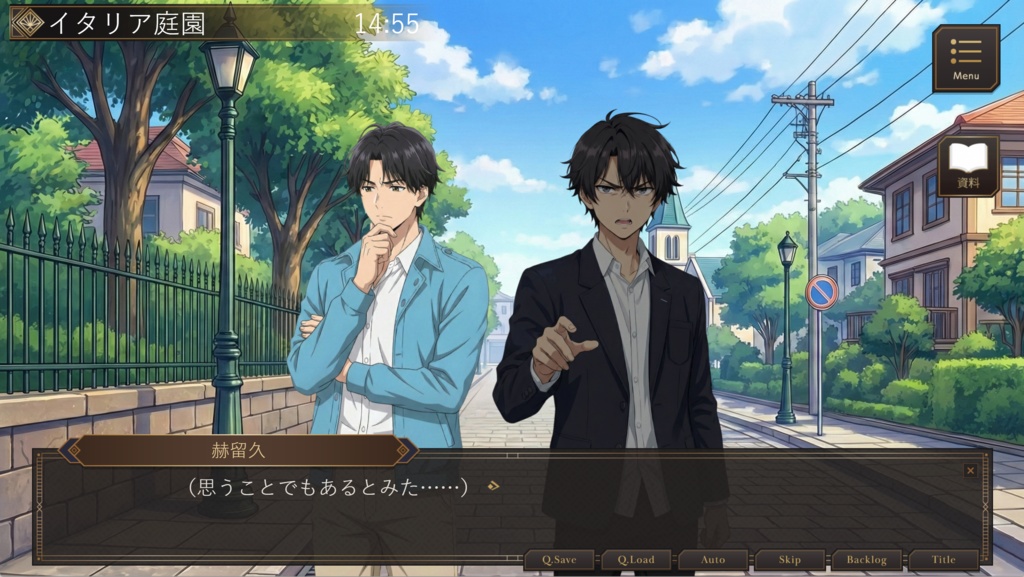The image size is (1024, 577).
Task: Open the Backlog
Action: 866,560
